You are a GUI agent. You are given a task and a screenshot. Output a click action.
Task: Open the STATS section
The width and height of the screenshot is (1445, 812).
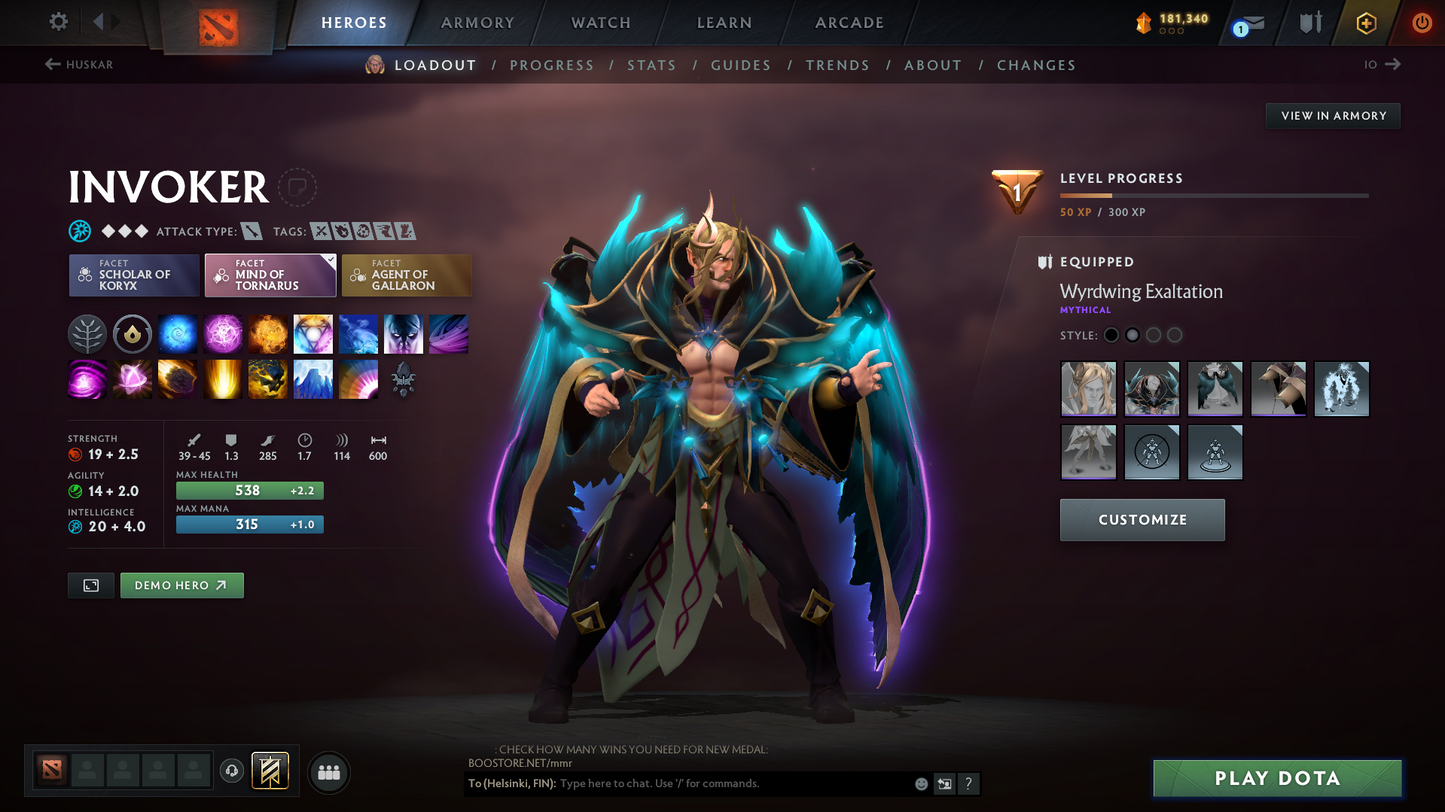point(652,65)
